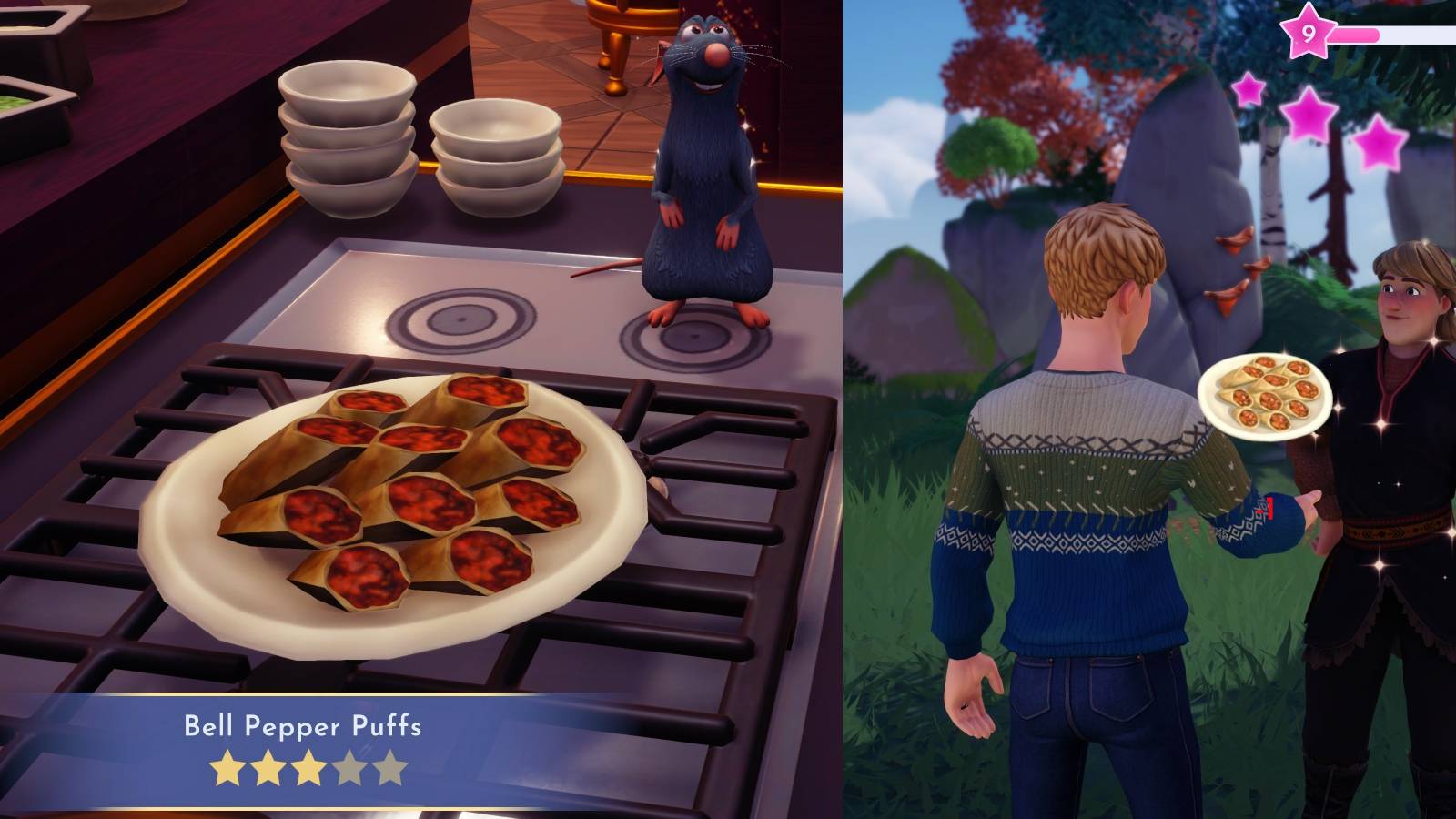
Task: Click the Bell Pepper Puffs text label
Action: [303, 727]
